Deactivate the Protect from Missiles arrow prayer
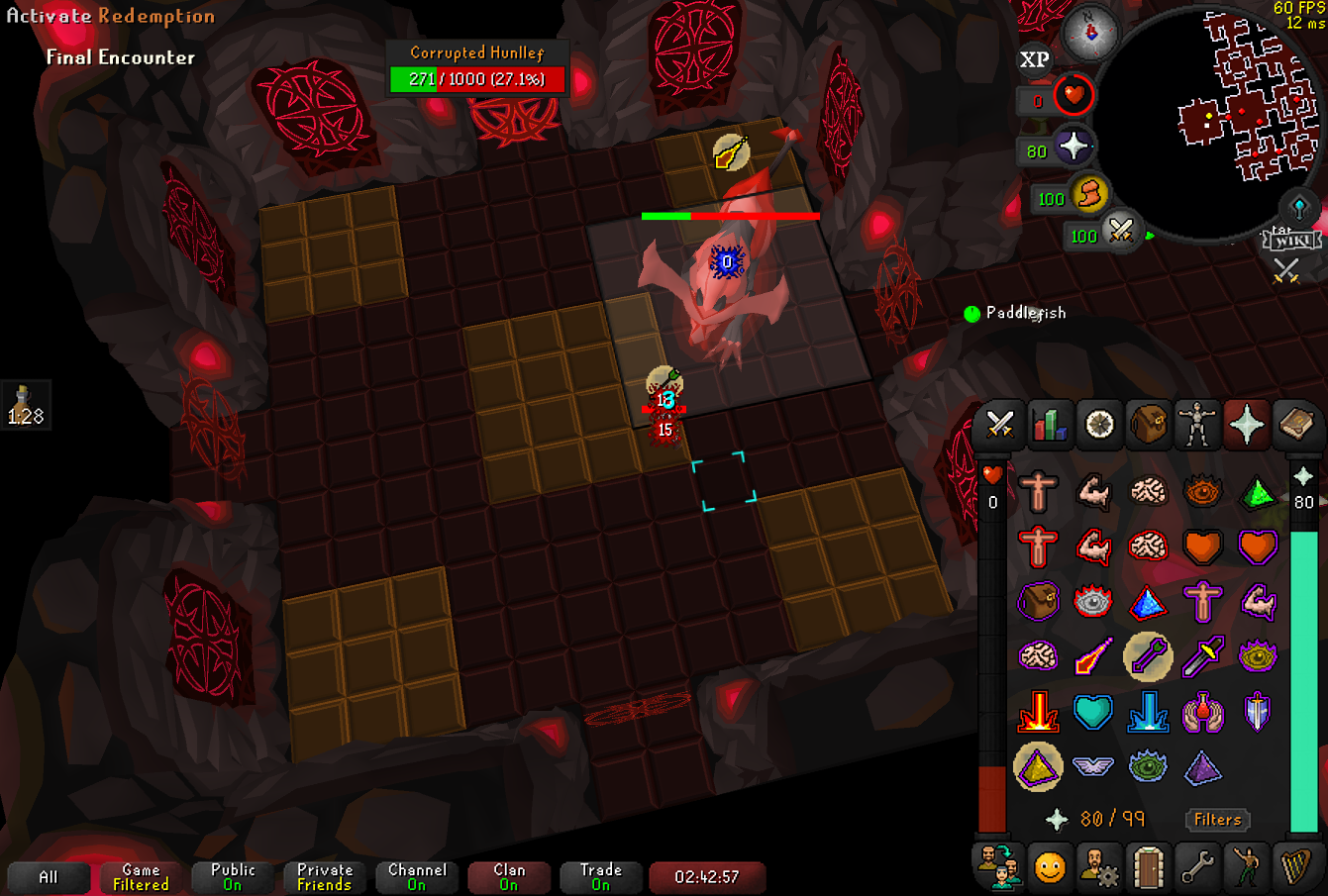 click(x=1148, y=655)
